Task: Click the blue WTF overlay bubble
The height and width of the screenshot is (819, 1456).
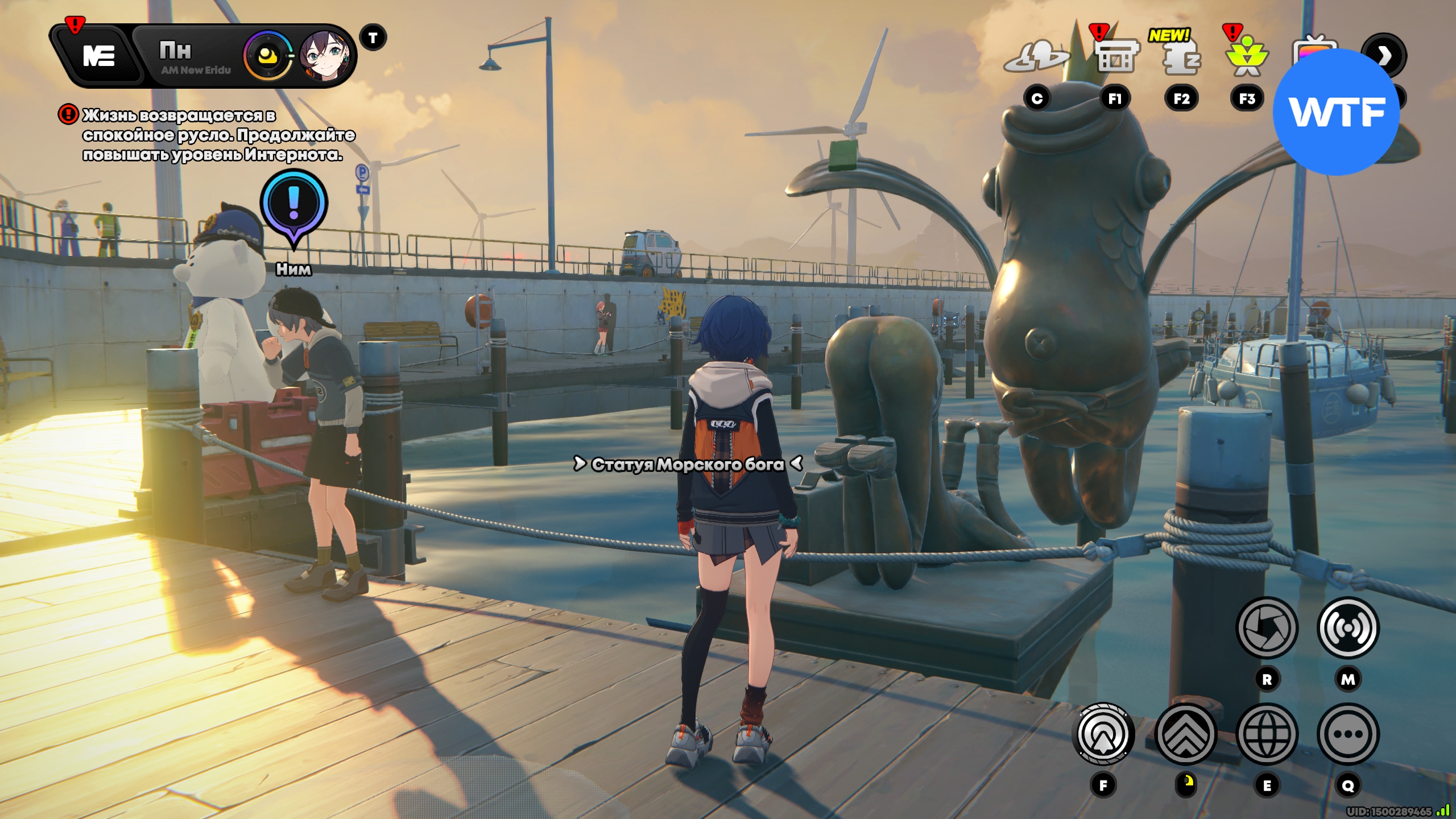Action: click(1337, 112)
